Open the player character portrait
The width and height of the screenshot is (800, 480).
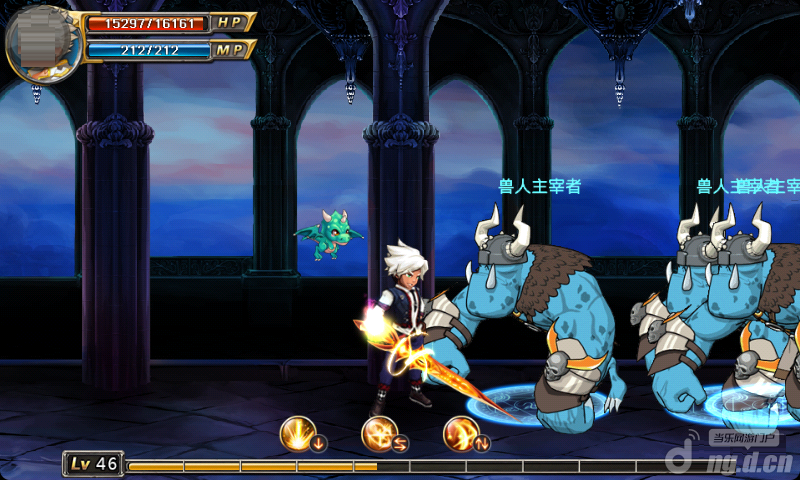click(x=42, y=42)
